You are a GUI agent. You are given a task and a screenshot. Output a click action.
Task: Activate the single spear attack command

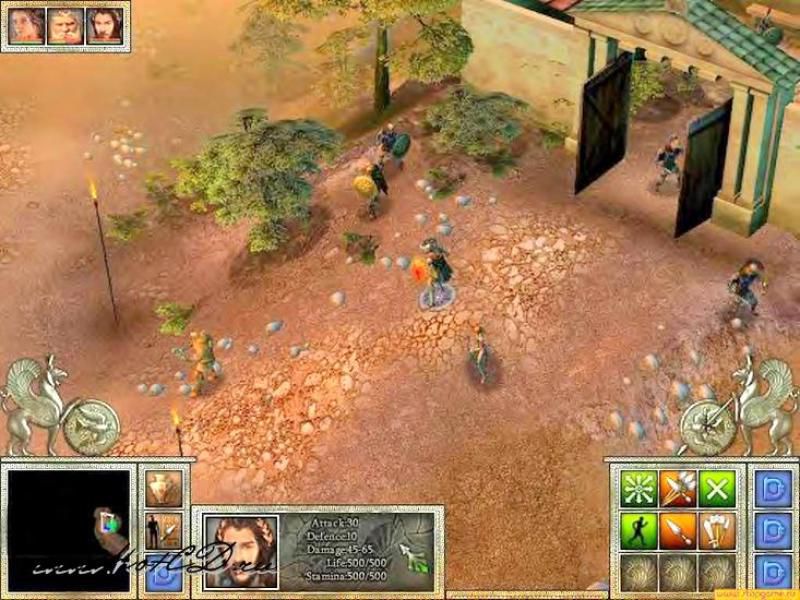click(x=677, y=530)
